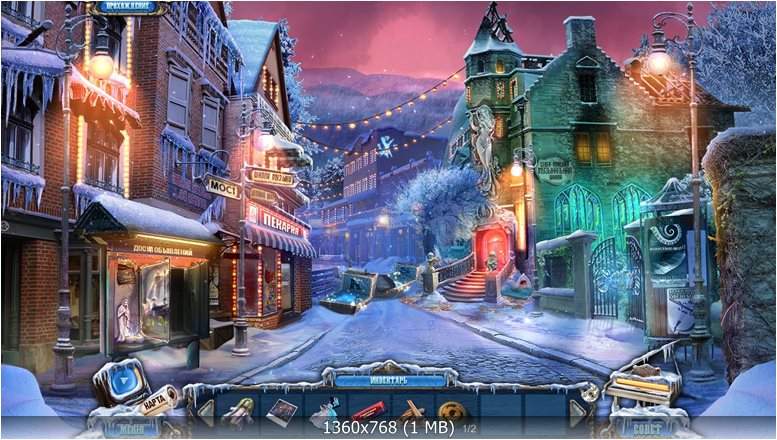The height and width of the screenshot is (440, 777).
Task: Select the golden gear item in inventory
Action: [x=453, y=411]
